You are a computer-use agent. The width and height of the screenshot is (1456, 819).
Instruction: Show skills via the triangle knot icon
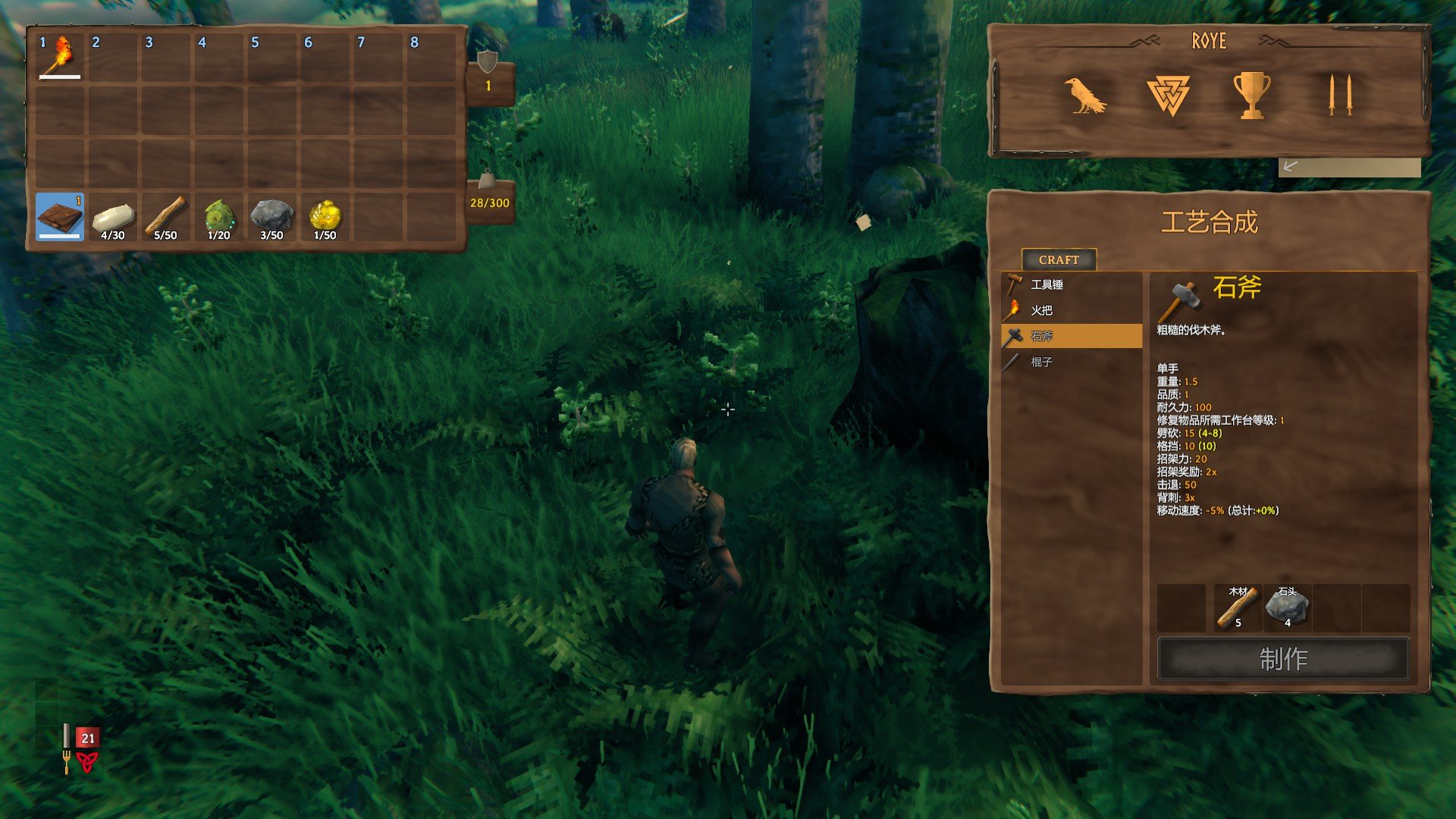pos(1168,96)
